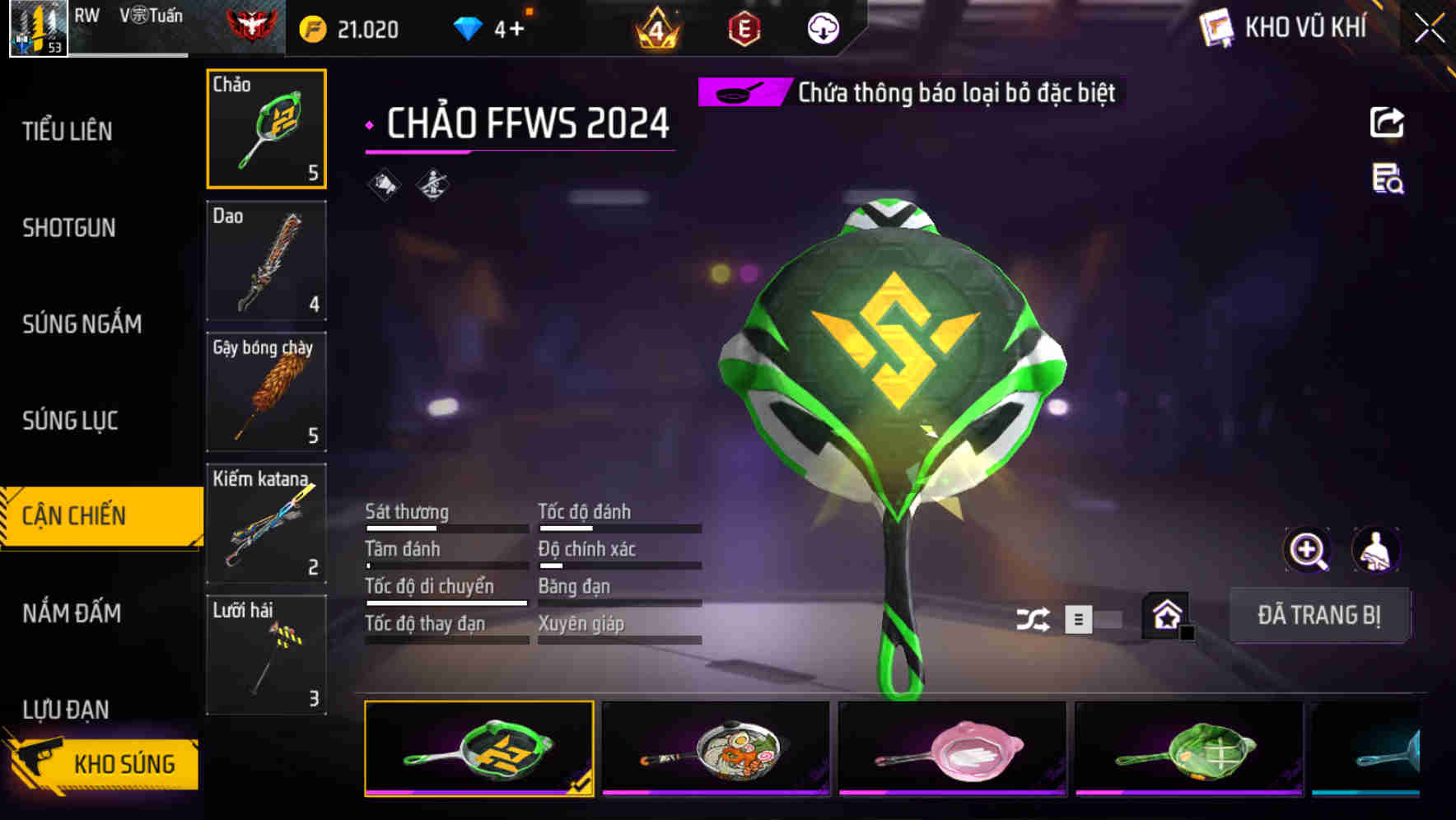Click the gold coin currency icon
1456x820 pixels.
point(308,27)
